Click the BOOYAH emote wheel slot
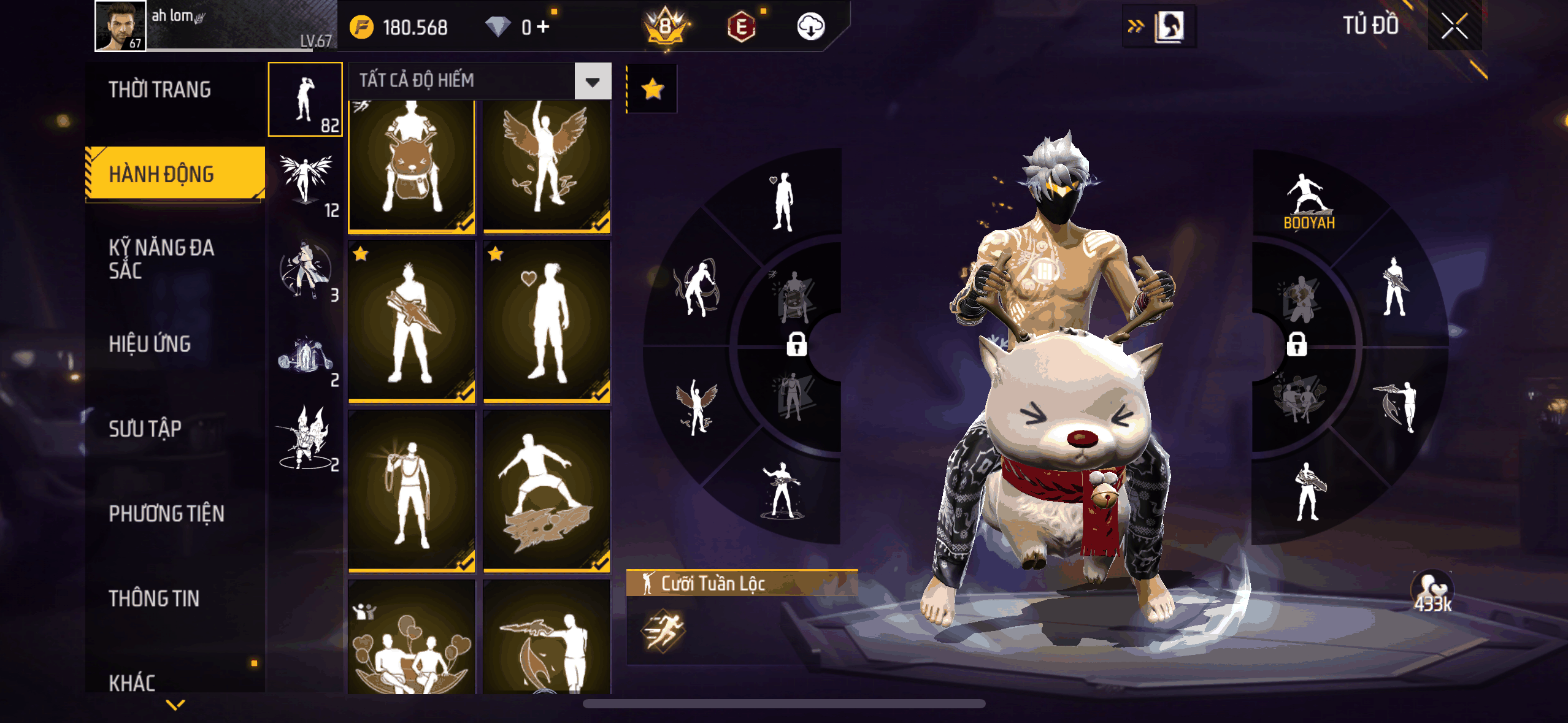This screenshot has width=1568, height=723. click(x=1309, y=201)
